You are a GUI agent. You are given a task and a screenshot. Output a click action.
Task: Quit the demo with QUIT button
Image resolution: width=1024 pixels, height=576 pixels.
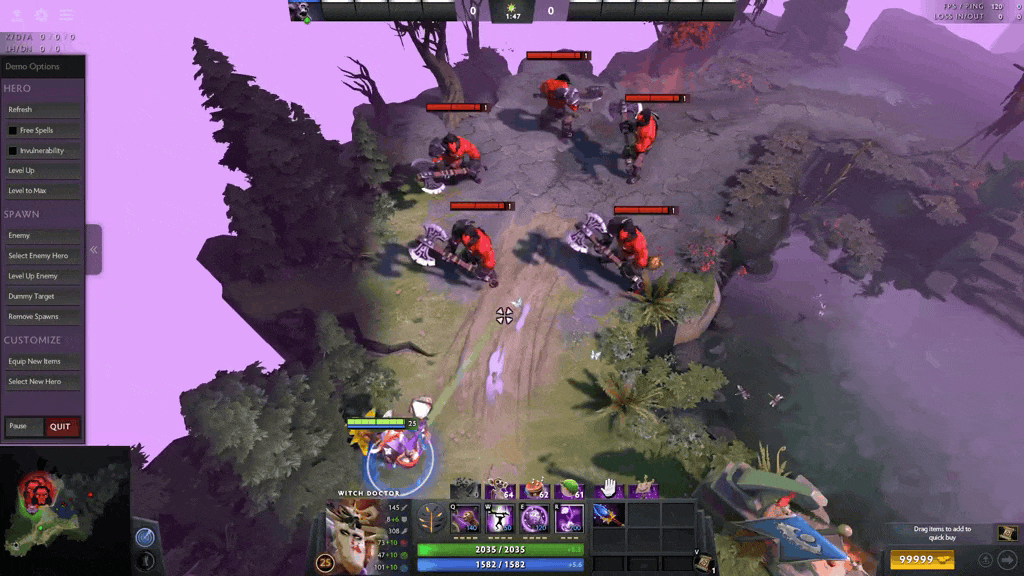coord(61,427)
